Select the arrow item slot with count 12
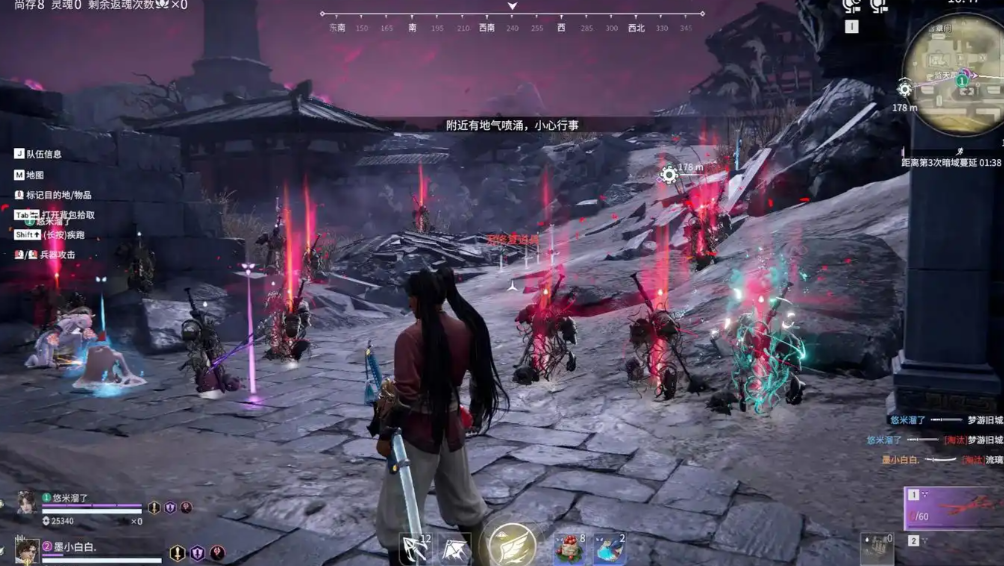Viewport: 1004px width, 566px height. [415, 548]
